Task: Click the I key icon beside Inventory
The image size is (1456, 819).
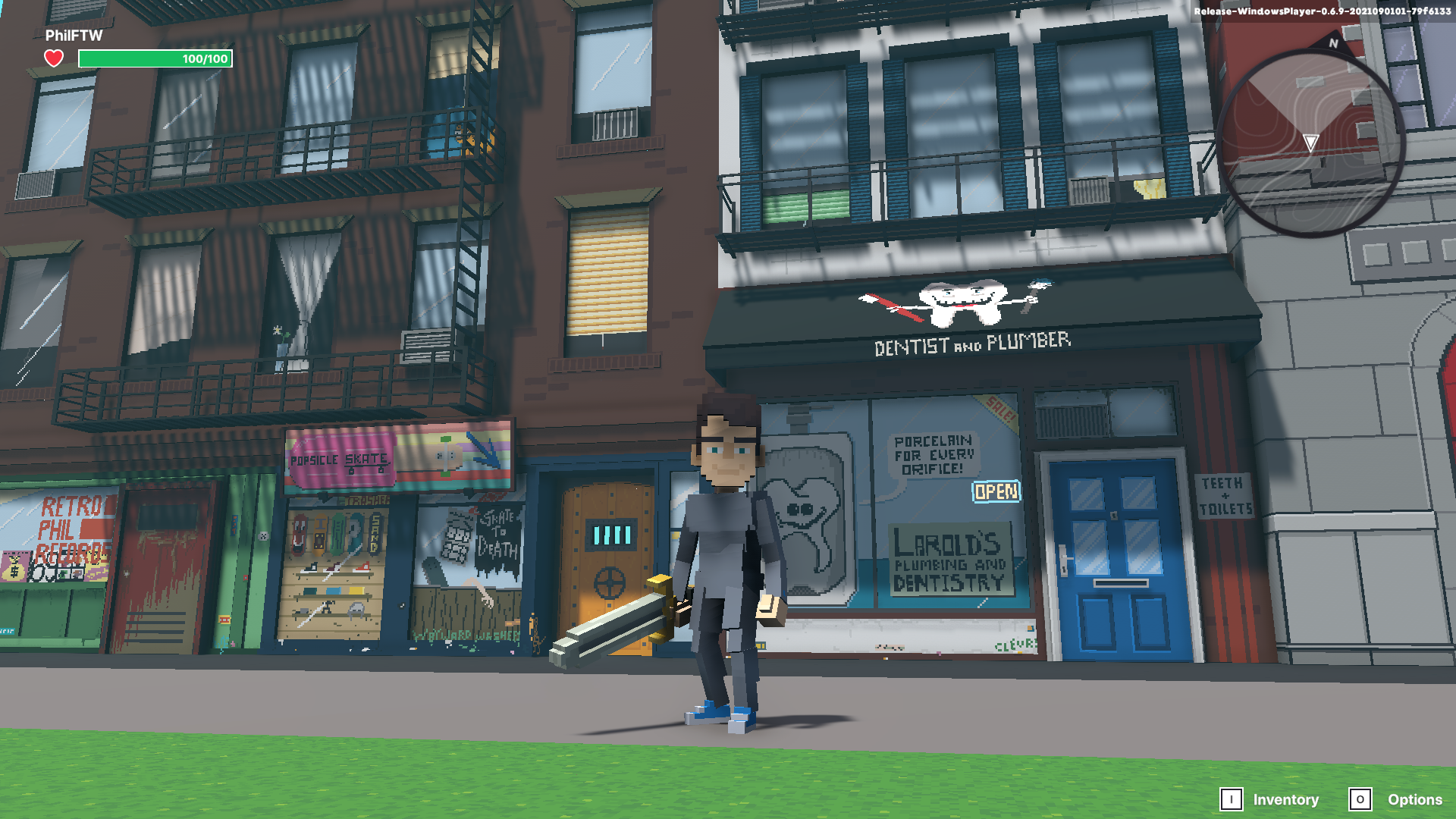Action: [x=1232, y=799]
